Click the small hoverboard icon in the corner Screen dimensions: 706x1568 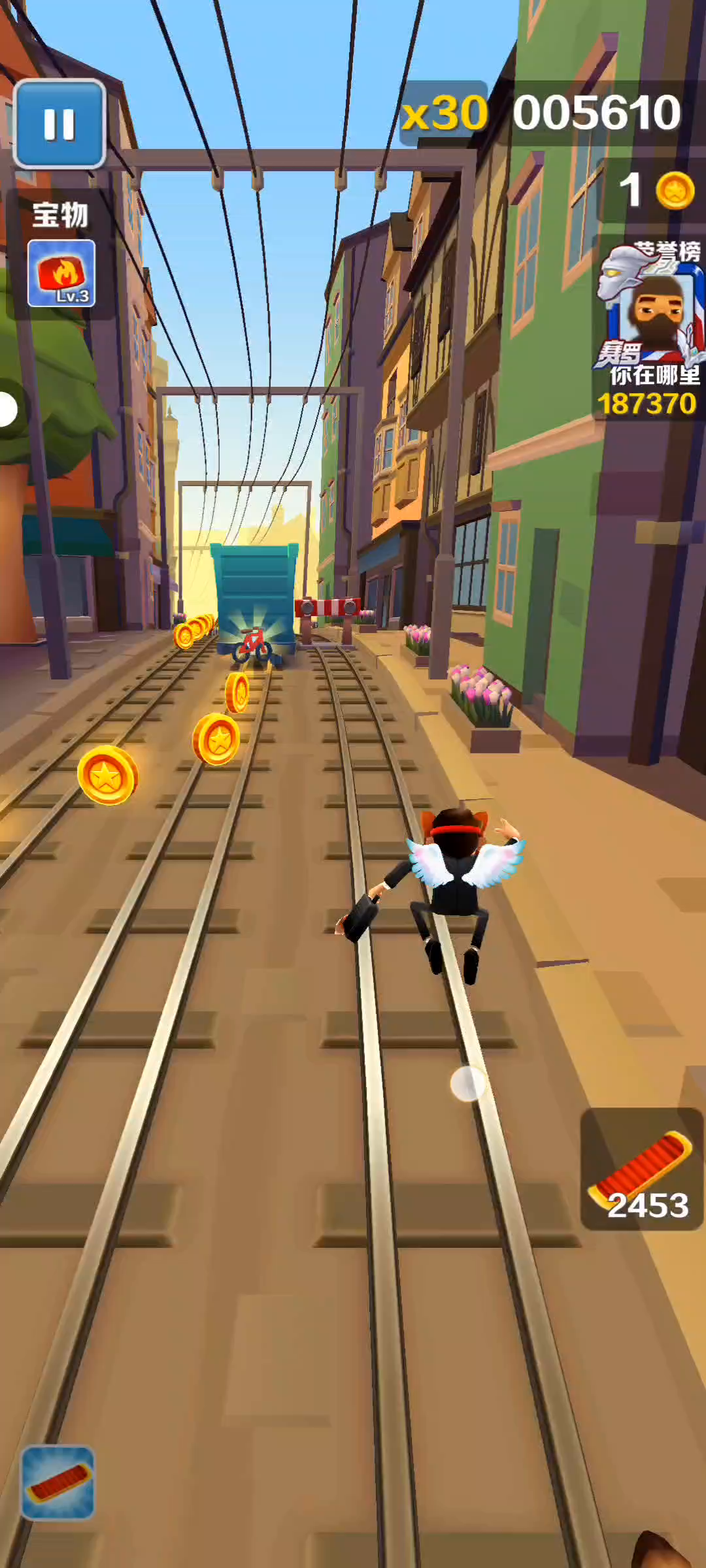click(58, 1482)
